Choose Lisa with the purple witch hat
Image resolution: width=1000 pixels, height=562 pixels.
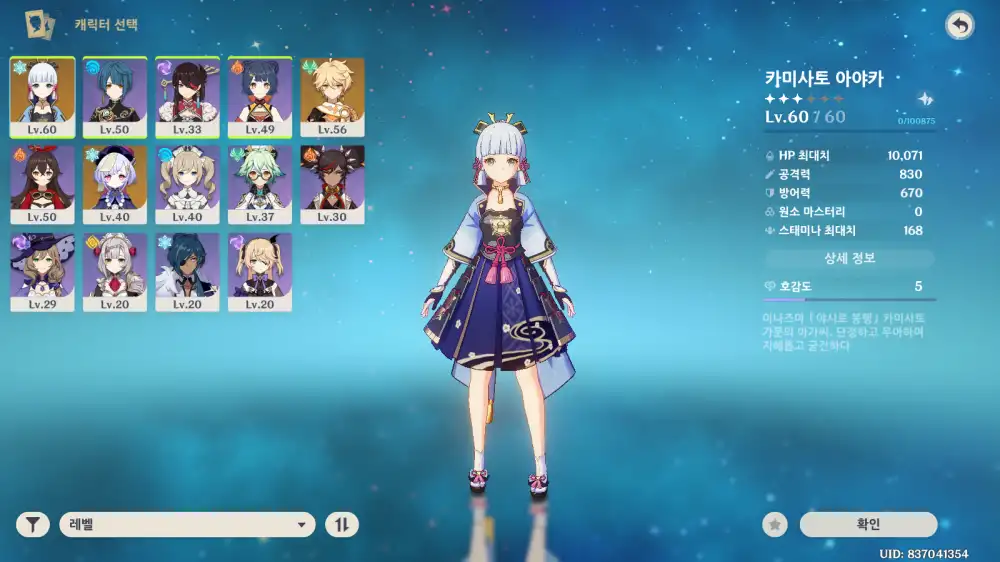pos(42,271)
